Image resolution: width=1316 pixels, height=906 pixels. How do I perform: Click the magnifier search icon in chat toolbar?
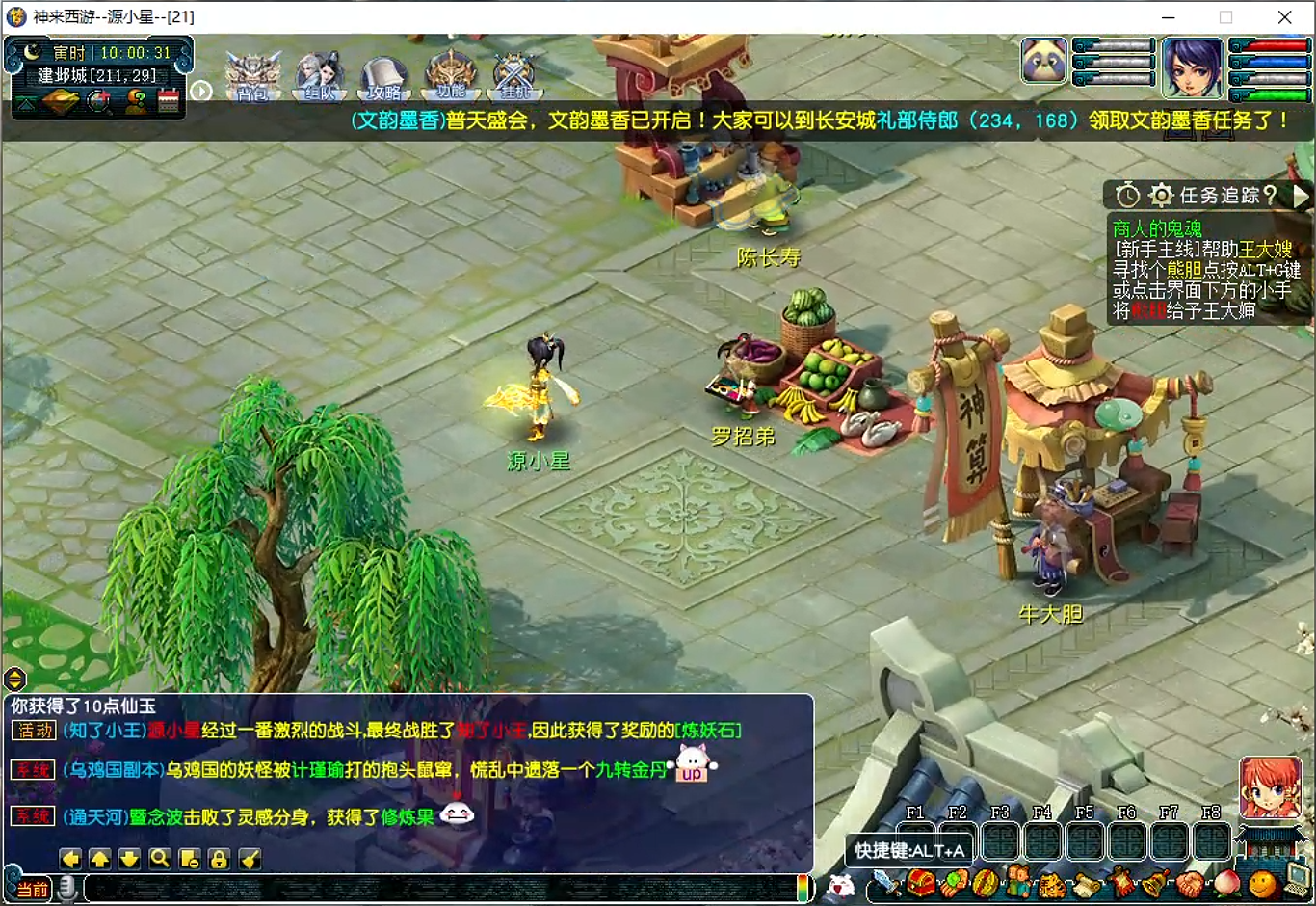tap(160, 859)
